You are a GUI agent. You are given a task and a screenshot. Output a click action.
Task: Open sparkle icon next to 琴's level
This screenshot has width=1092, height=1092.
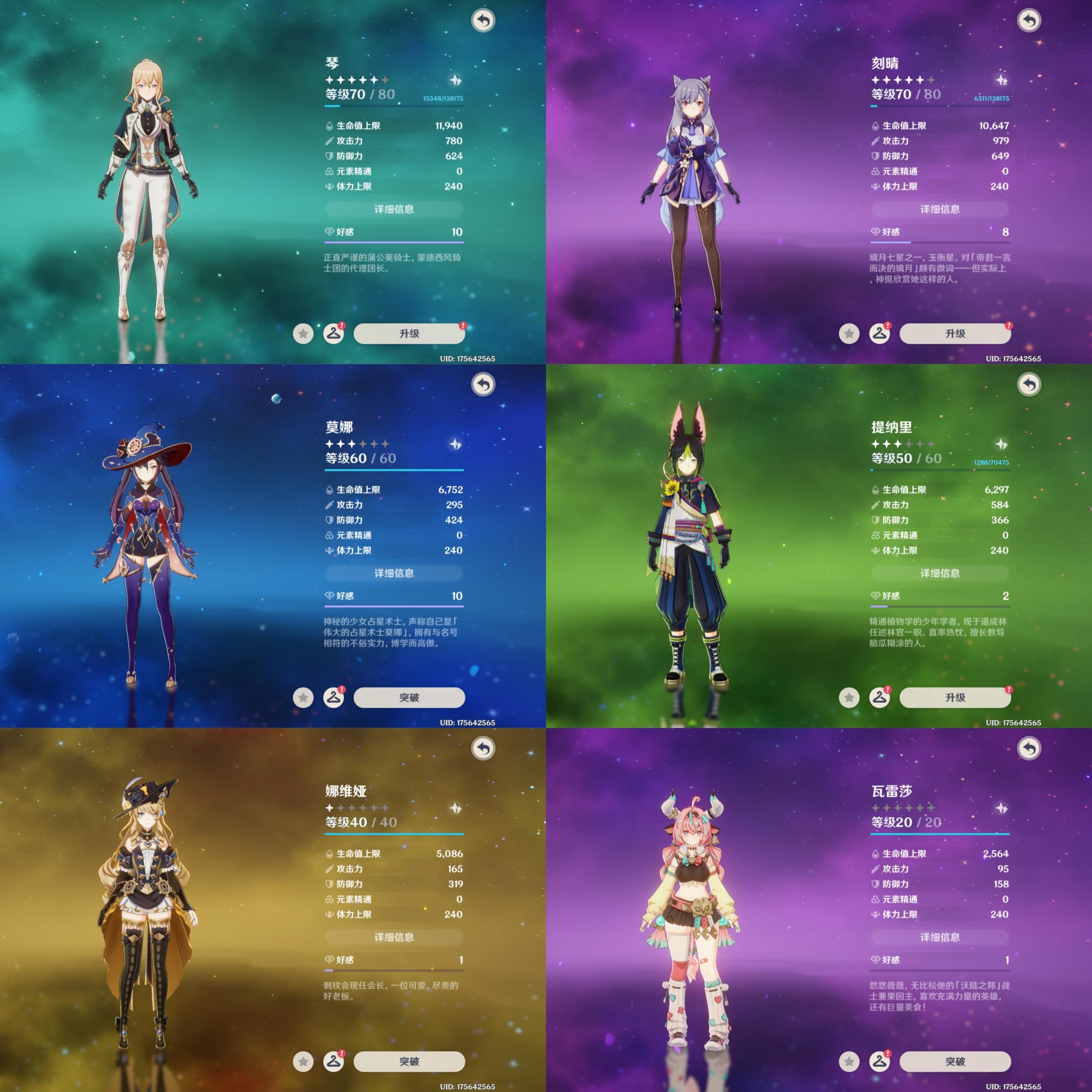click(455, 80)
